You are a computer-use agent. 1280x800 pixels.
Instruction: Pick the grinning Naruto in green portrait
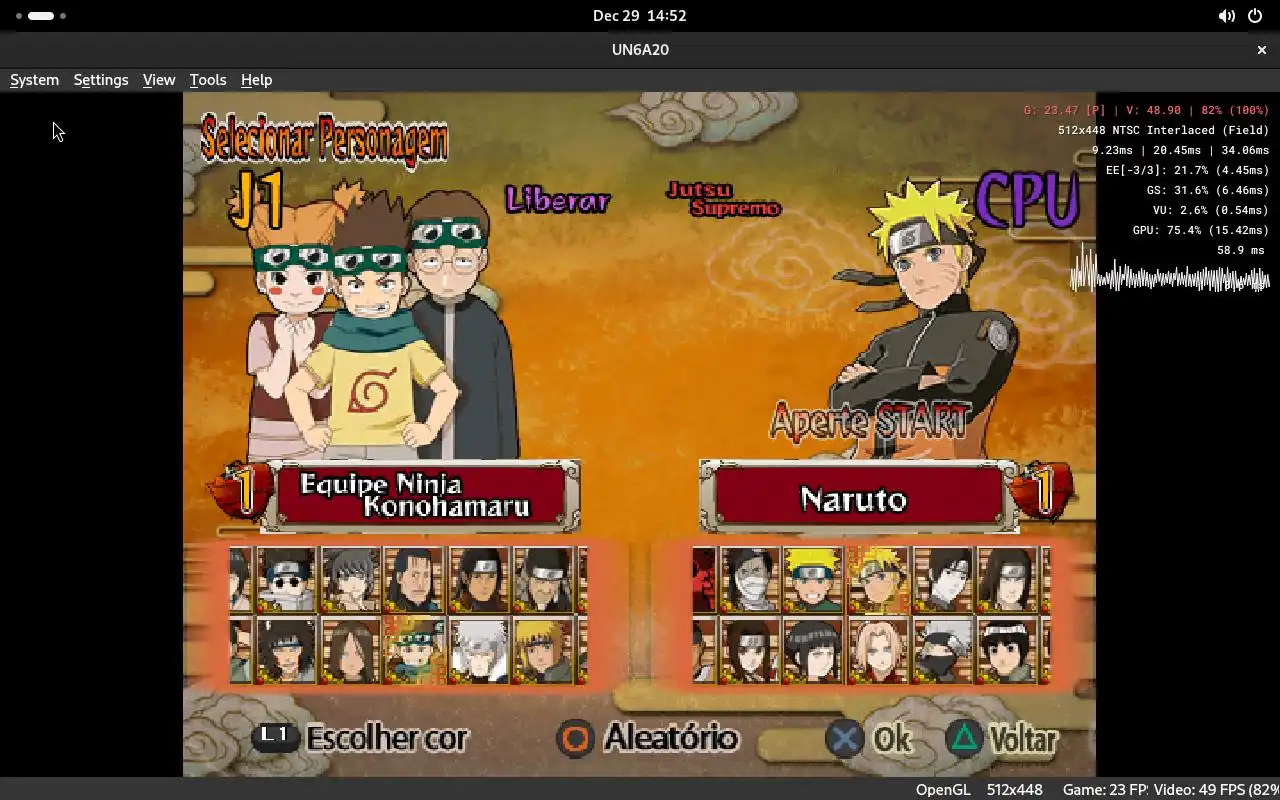(x=813, y=580)
